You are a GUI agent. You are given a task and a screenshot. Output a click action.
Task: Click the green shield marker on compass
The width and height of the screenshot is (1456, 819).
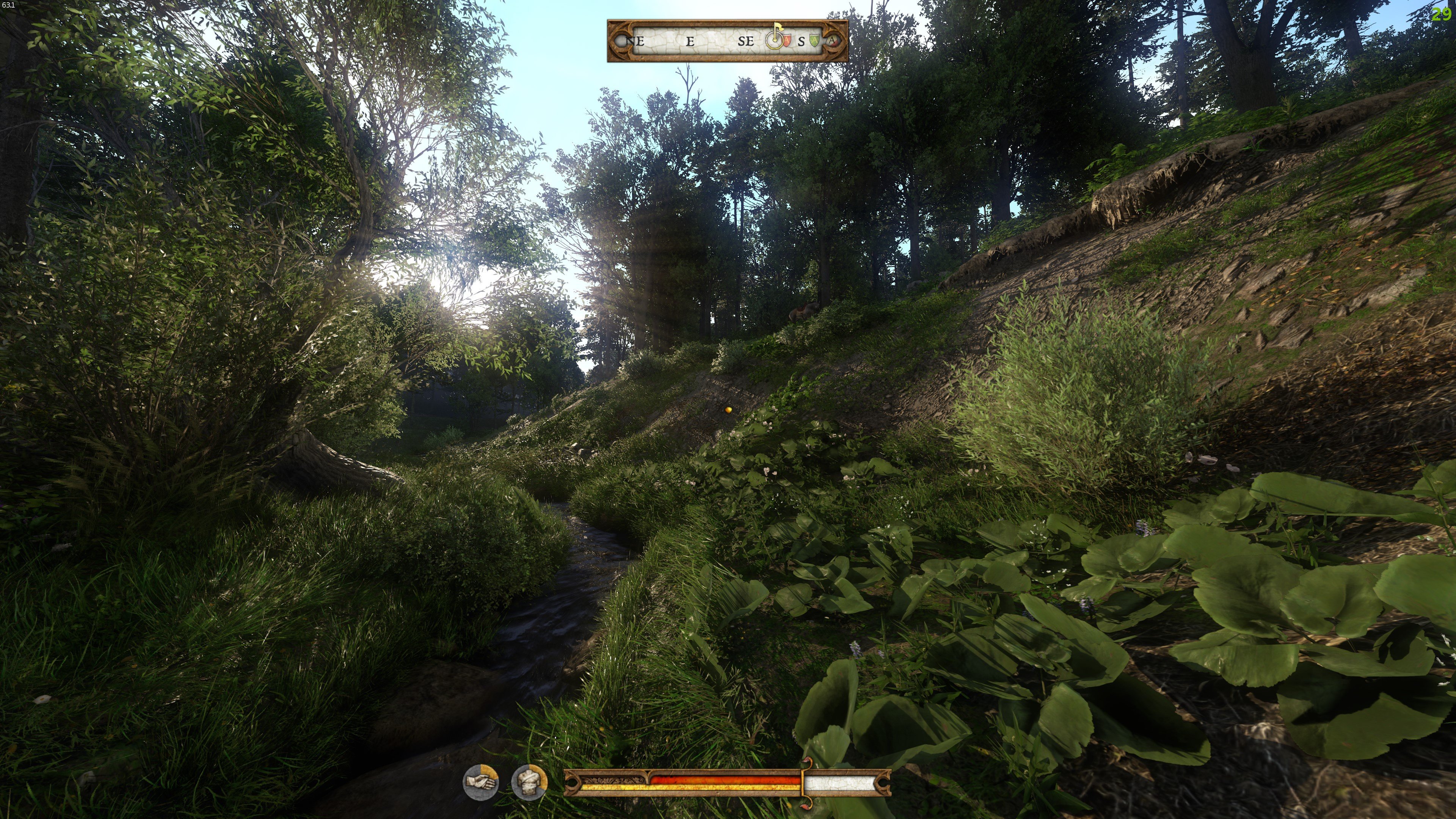tap(814, 40)
